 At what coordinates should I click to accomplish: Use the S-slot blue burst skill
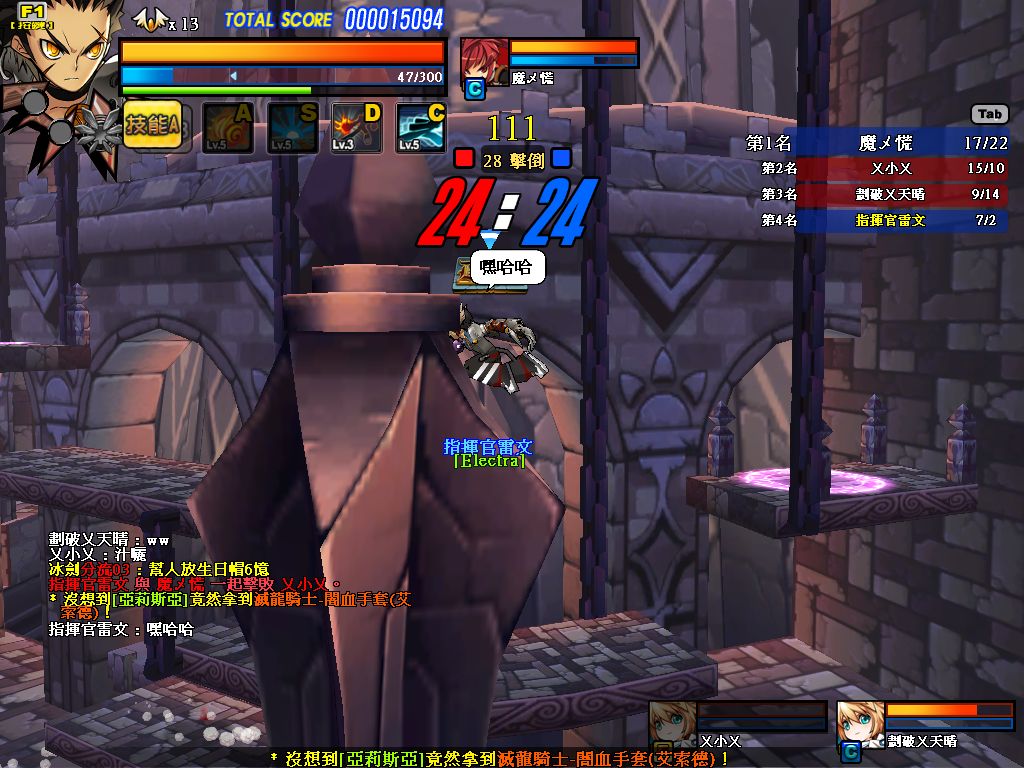292,129
